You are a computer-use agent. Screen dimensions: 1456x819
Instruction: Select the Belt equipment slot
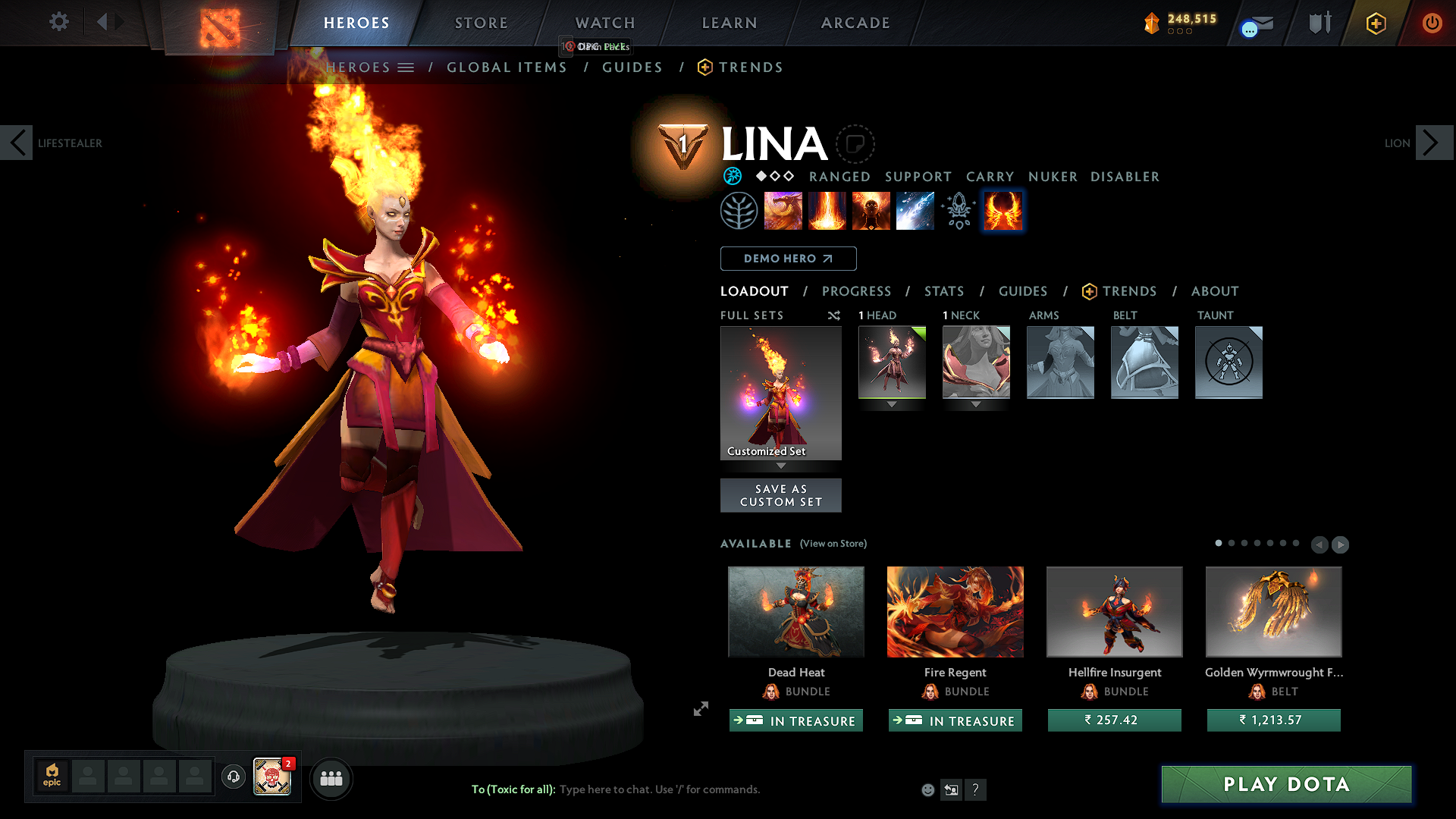coord(1144,362)
